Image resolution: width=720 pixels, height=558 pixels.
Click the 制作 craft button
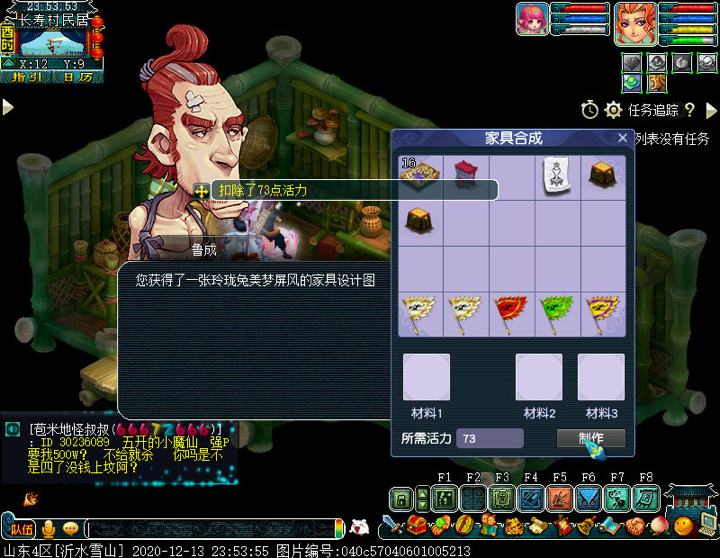[x=590, y=438]
